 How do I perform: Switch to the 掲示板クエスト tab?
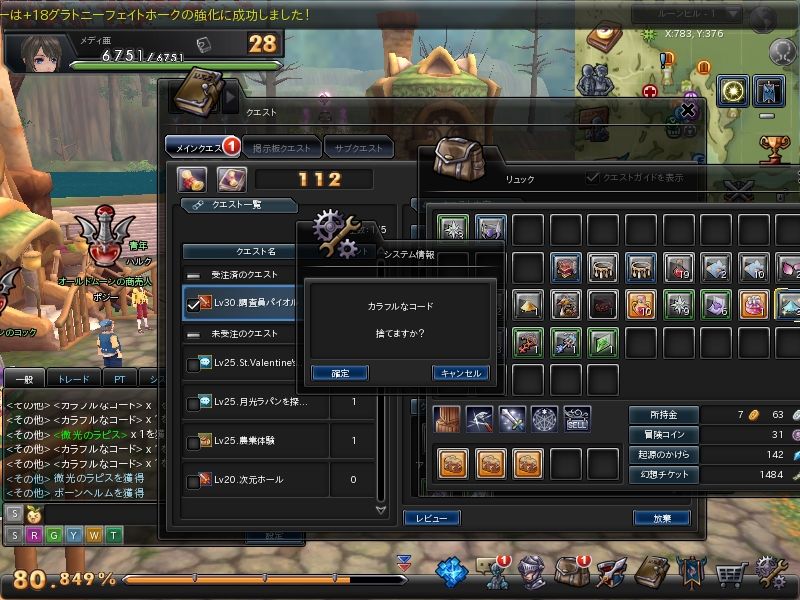coord(280,148)
